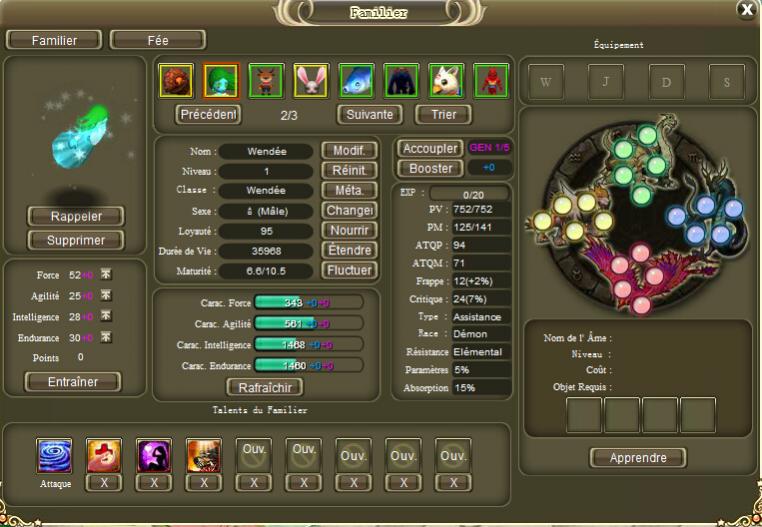Image resolution: width=762 pixels, height=527 pixels.
Task: Open the Accoupler breeding option
Action: click(x=430, y=148)
